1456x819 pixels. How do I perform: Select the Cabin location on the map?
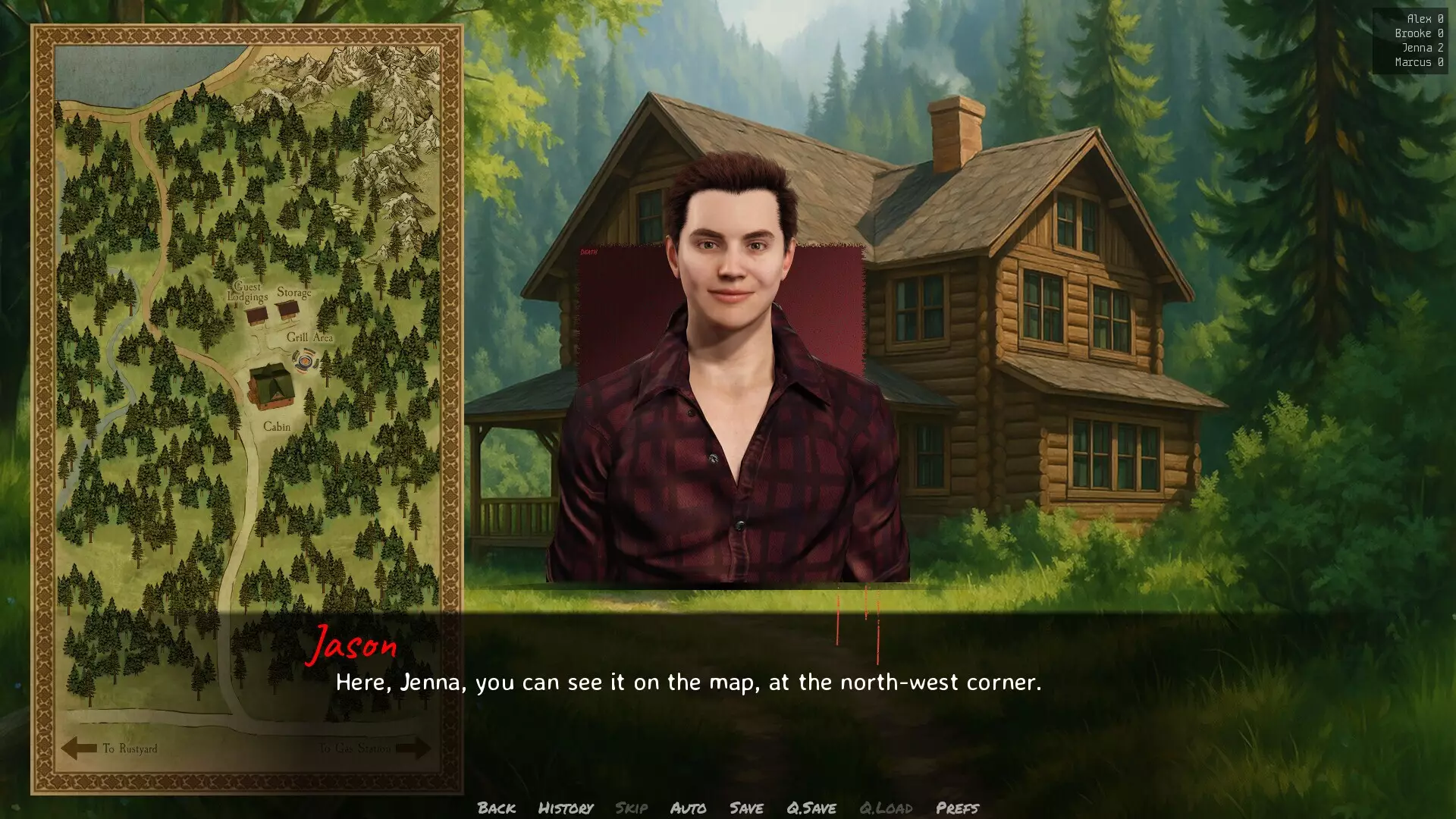click(x=268, y=384)
